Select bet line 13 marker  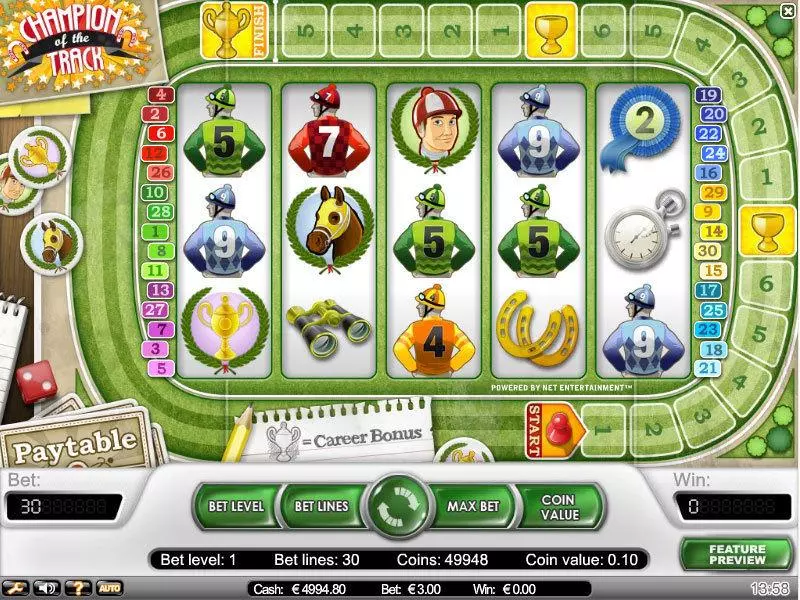[160, 290]
